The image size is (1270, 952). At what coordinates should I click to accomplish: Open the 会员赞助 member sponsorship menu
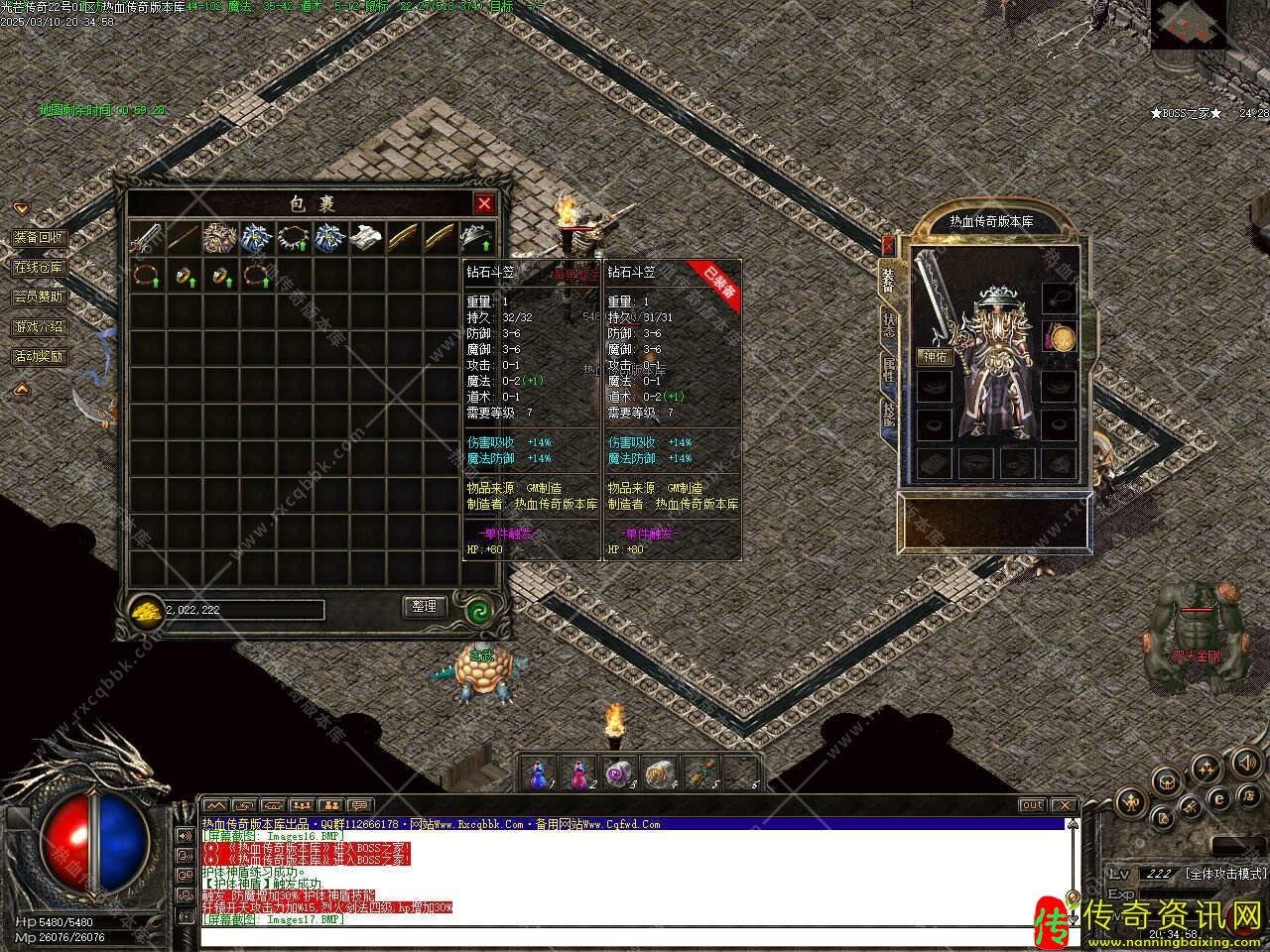pyautogui.click(x=39, y=297)
